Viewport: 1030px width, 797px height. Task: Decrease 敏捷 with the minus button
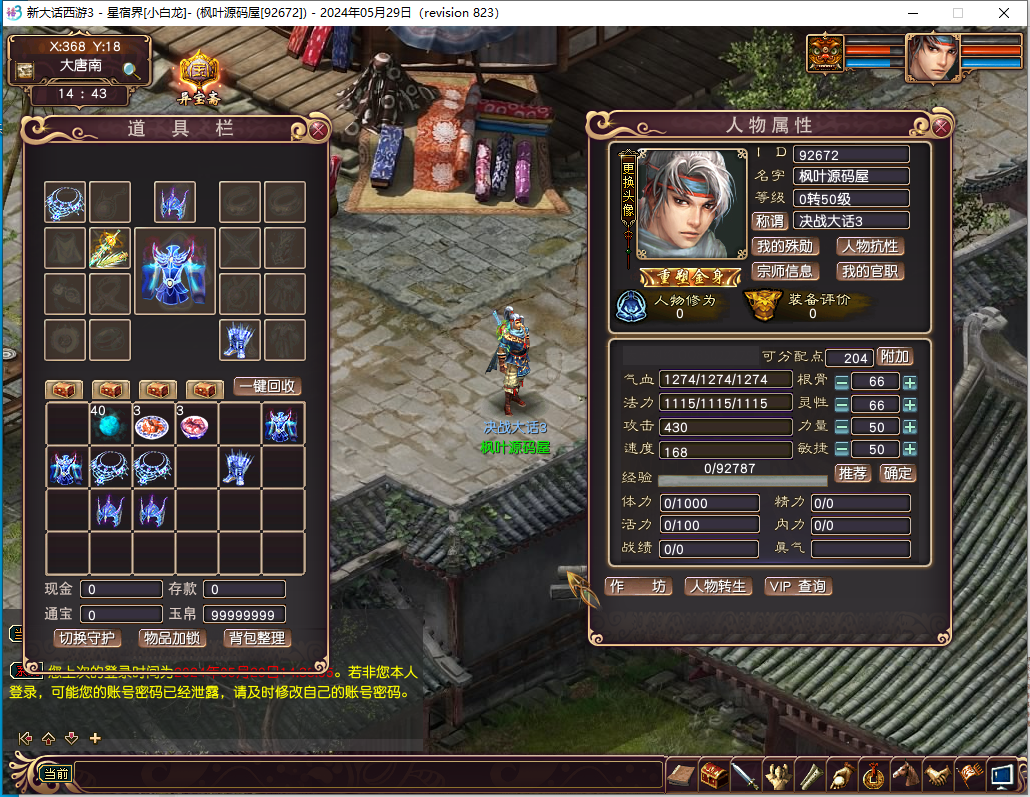click(x=842, y=450)
